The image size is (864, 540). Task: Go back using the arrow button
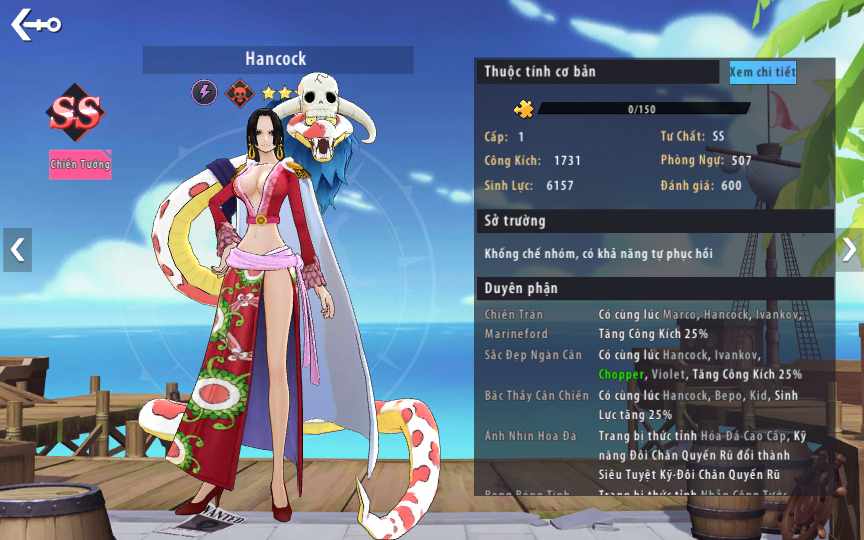click(35, 23)
